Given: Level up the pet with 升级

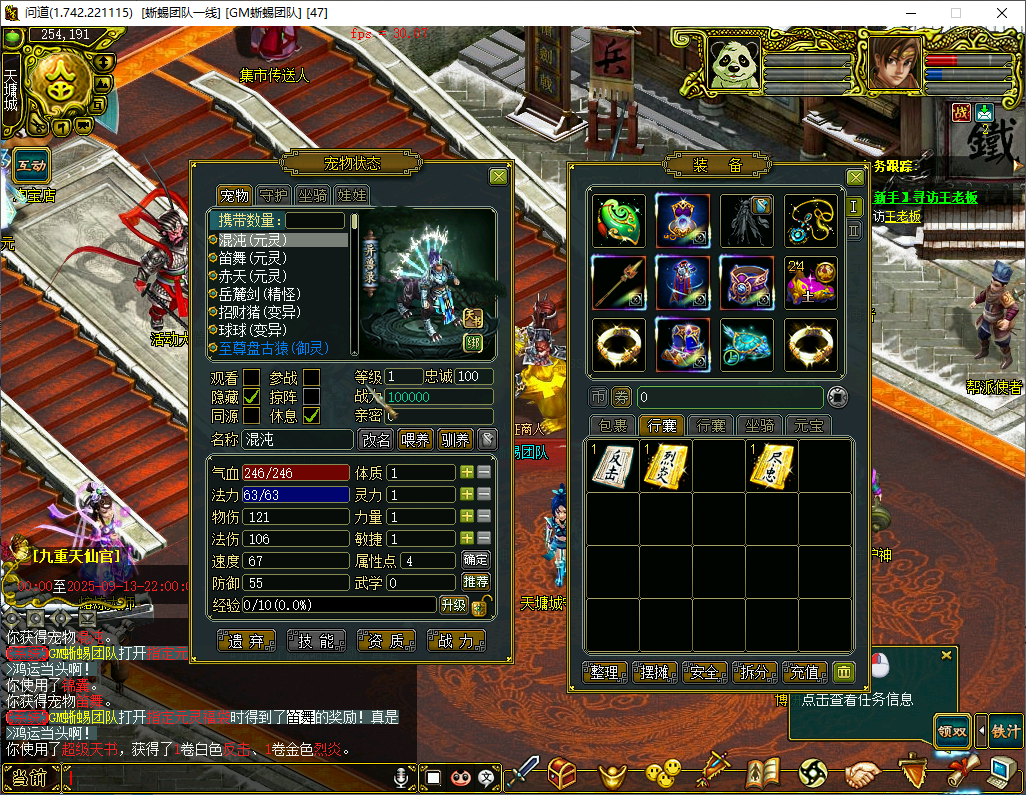Looking at the screenshot, I should (453, 604).
